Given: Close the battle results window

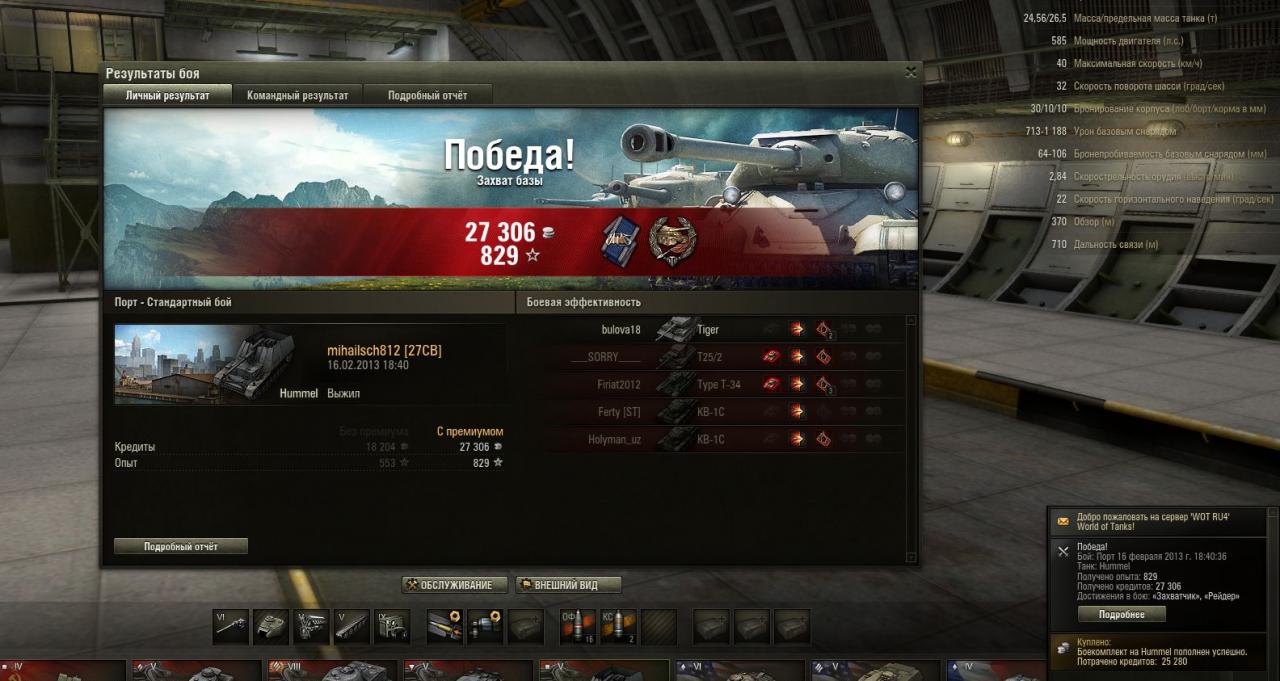Looking at the screenshot, I should (x=910, y=72).
